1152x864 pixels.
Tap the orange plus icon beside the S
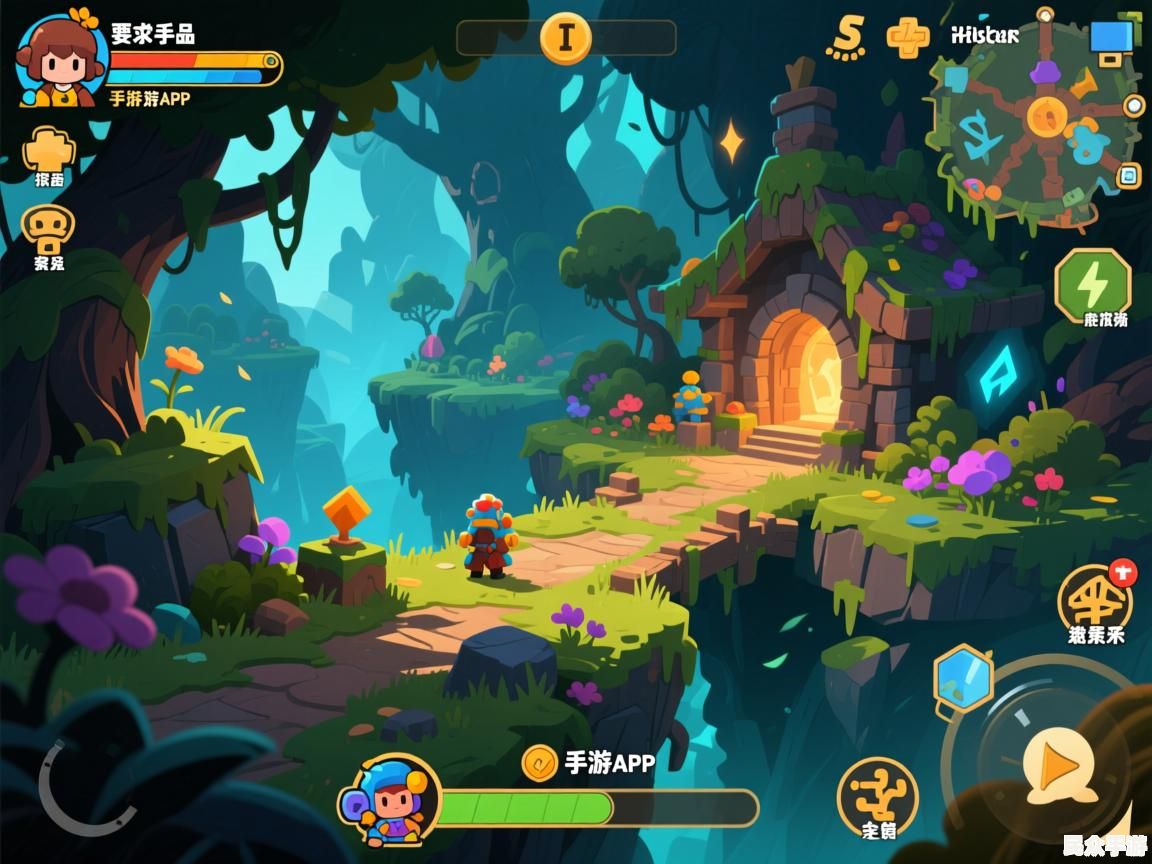[908, 37]
